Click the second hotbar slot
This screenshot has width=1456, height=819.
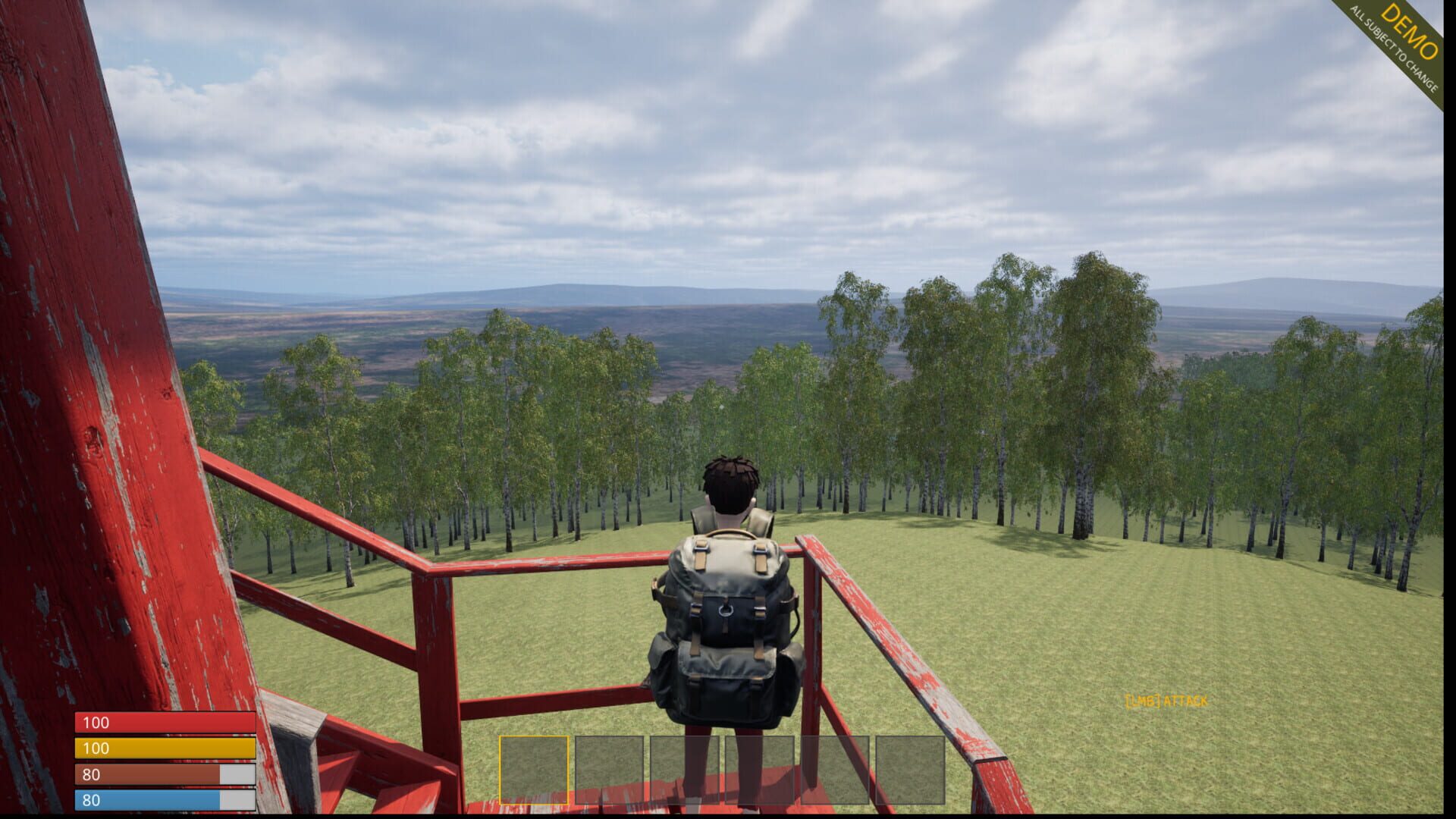[610, 770]
